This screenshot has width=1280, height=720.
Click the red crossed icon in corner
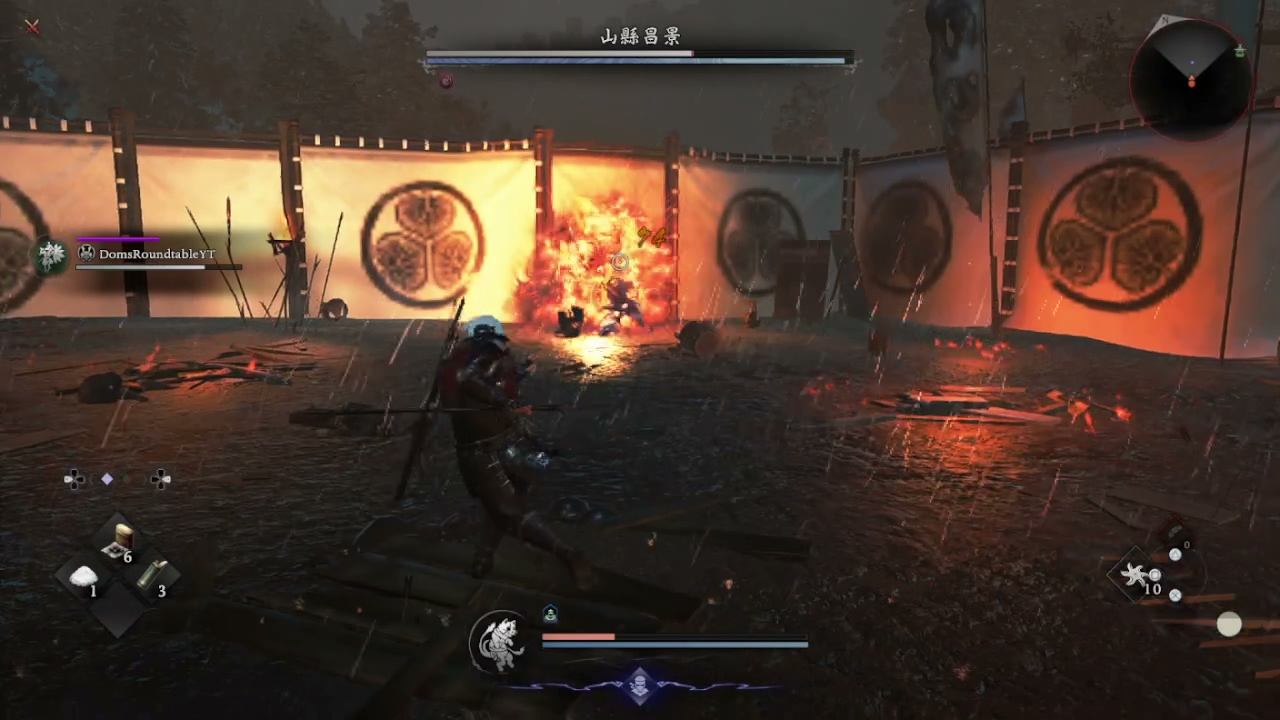point(32,27)
